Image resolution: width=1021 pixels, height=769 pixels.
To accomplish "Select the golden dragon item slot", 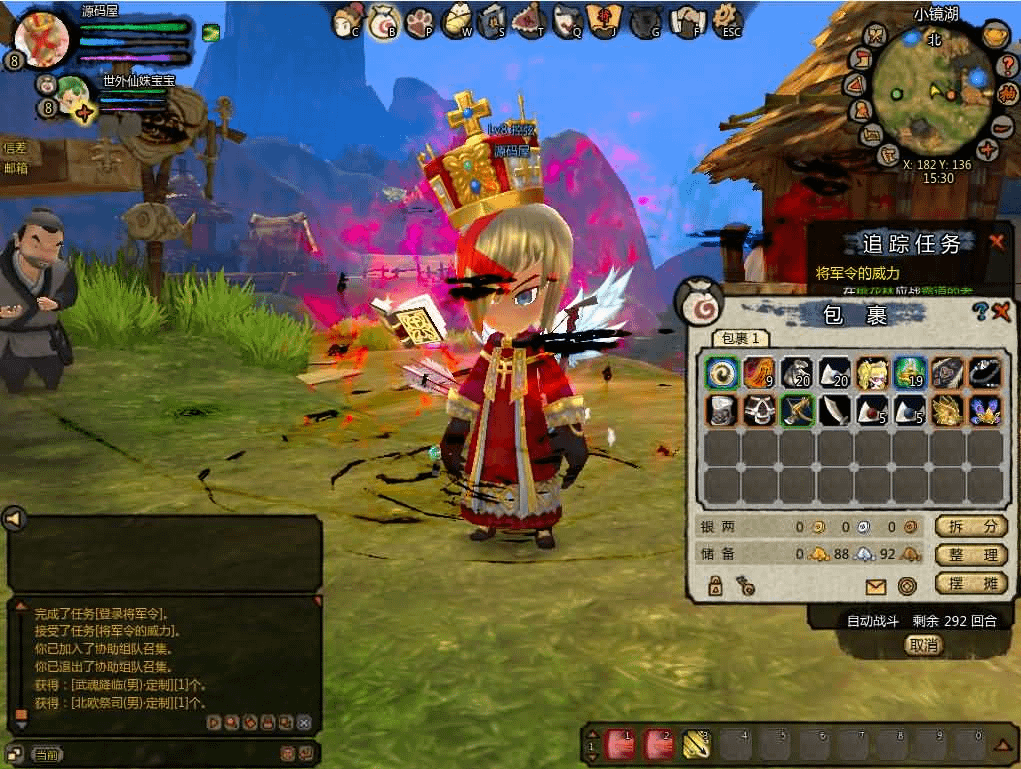I will point(947,410).
